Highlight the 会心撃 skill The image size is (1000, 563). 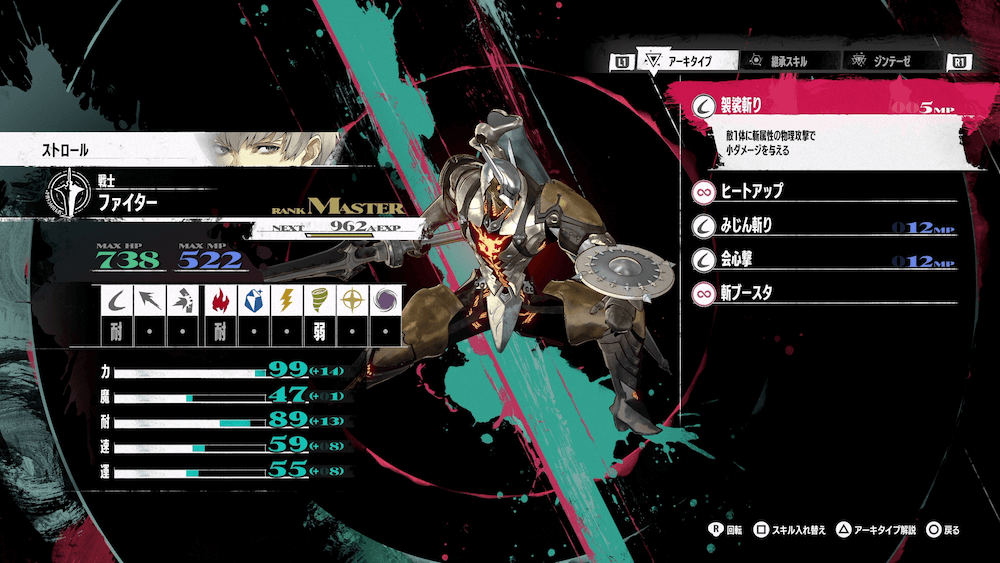820,260
